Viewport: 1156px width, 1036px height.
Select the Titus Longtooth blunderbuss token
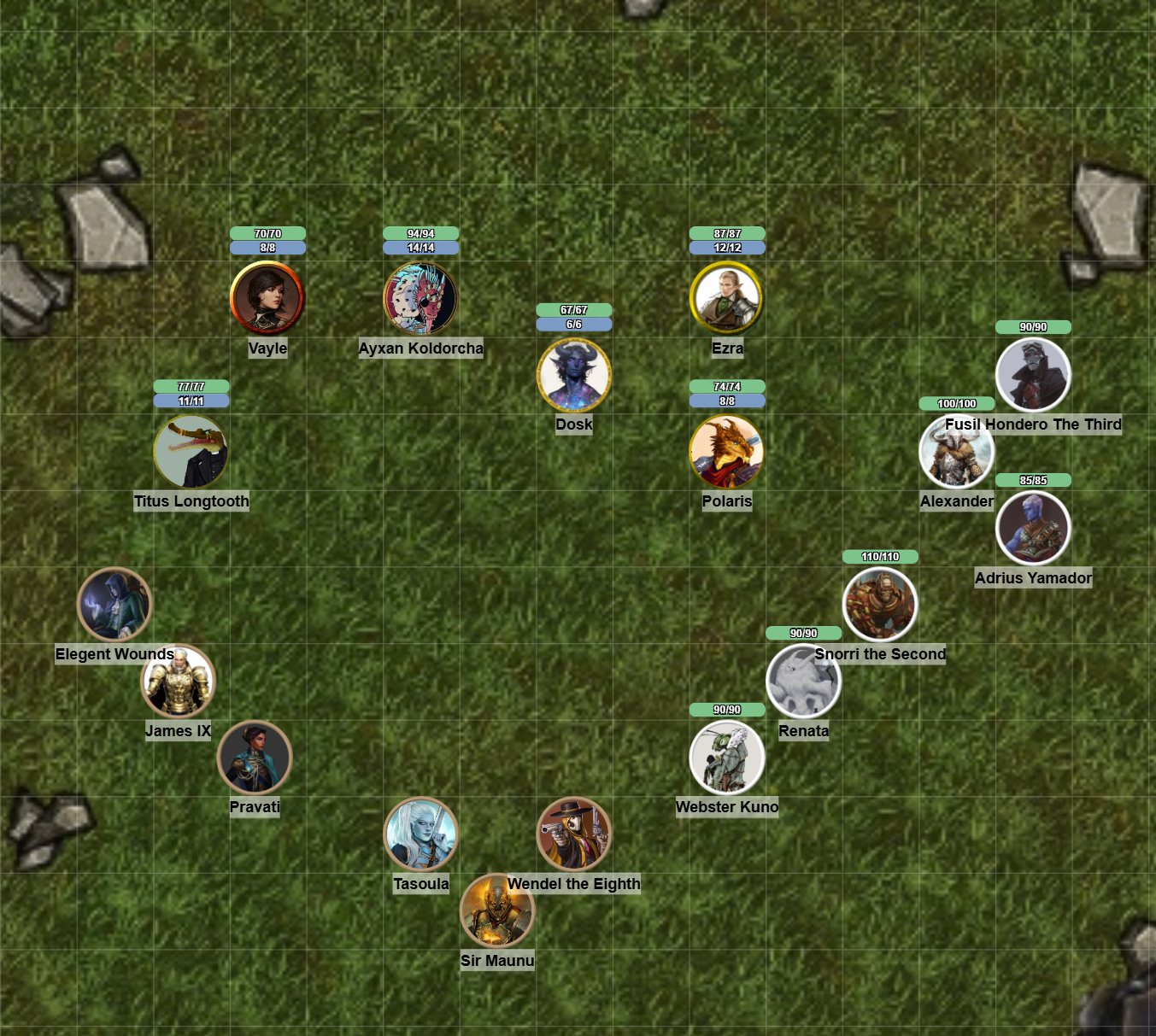191,452
